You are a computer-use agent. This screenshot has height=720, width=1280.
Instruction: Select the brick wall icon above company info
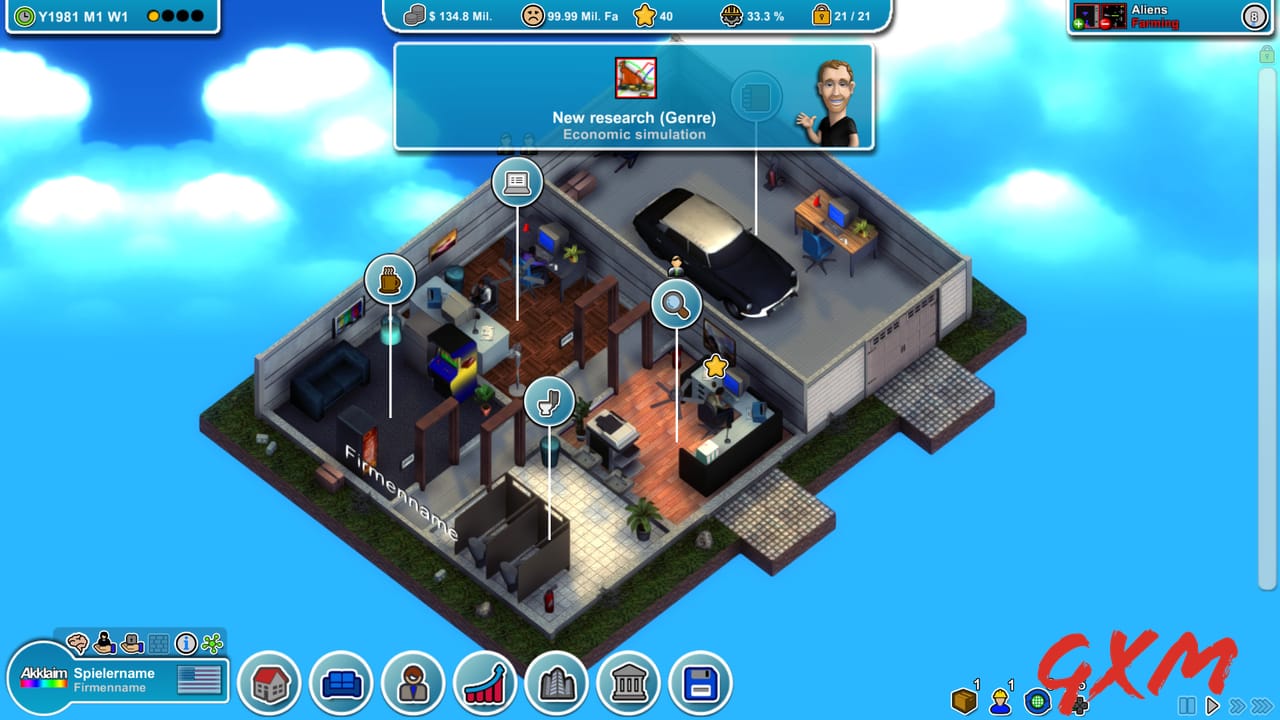(157, 643)
